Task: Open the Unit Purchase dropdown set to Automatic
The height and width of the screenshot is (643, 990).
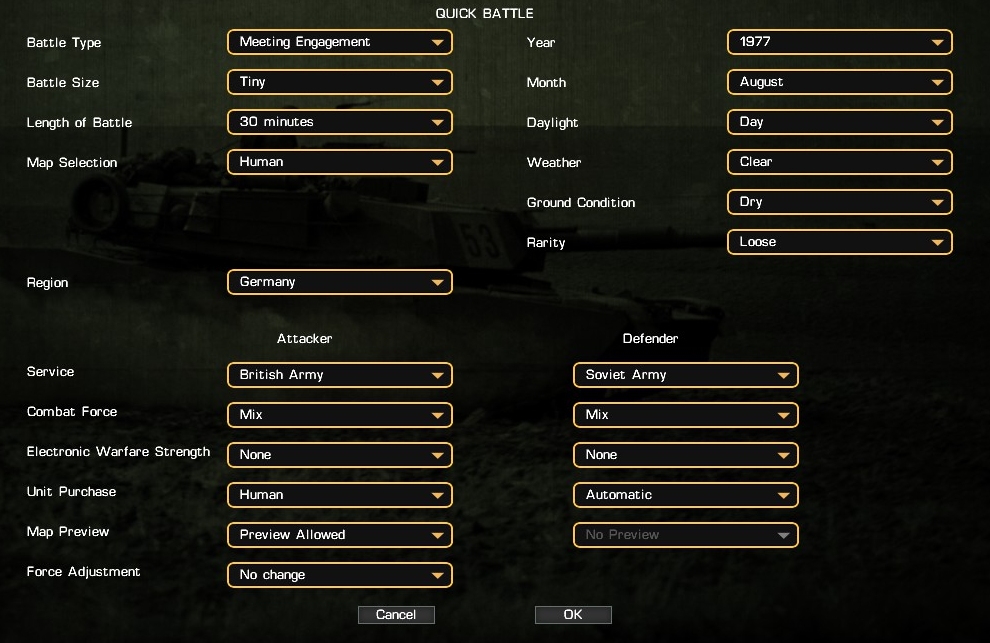Action: [686, 495]
